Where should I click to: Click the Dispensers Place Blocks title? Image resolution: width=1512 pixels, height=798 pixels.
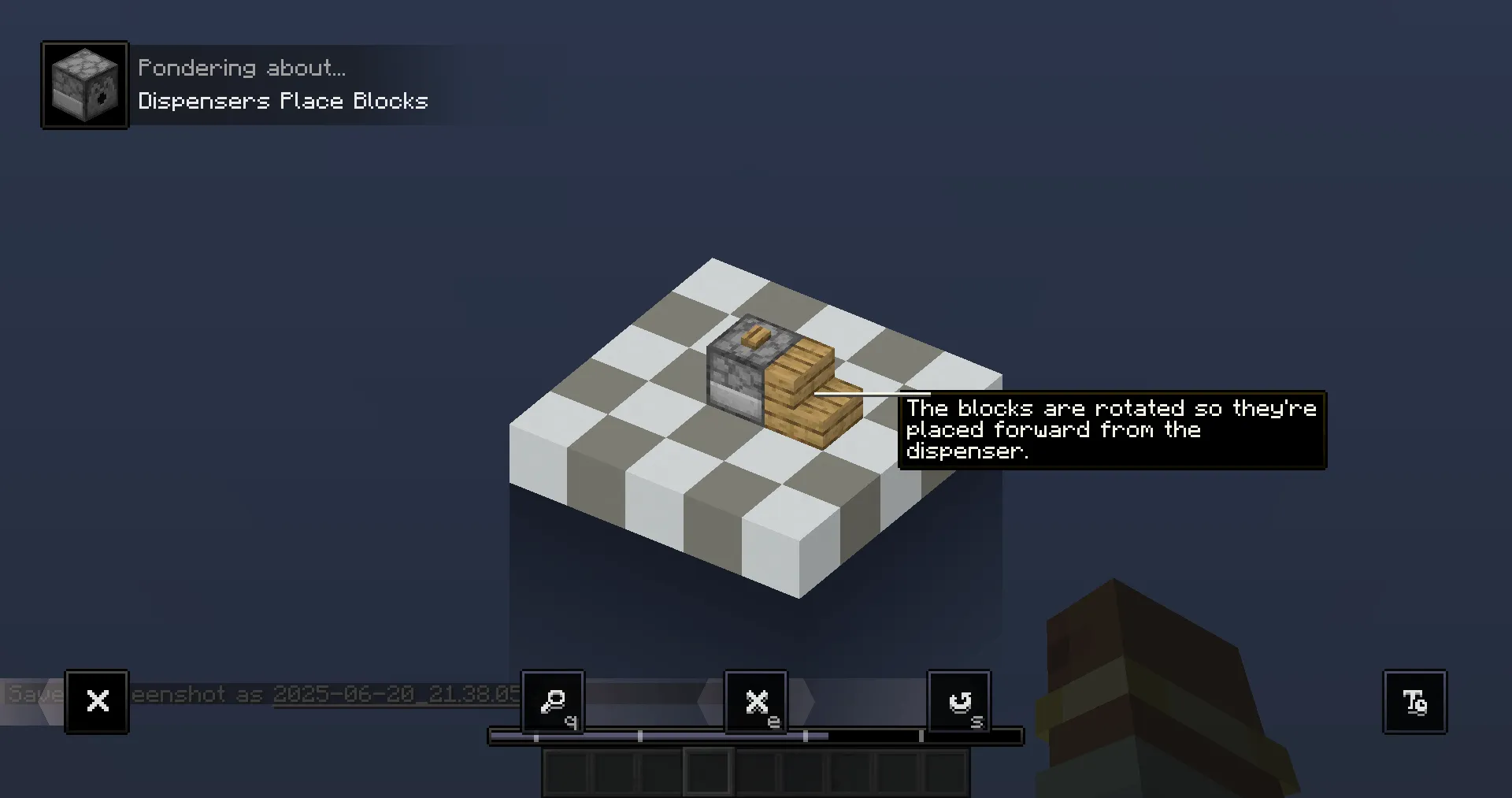pos(283,101)
